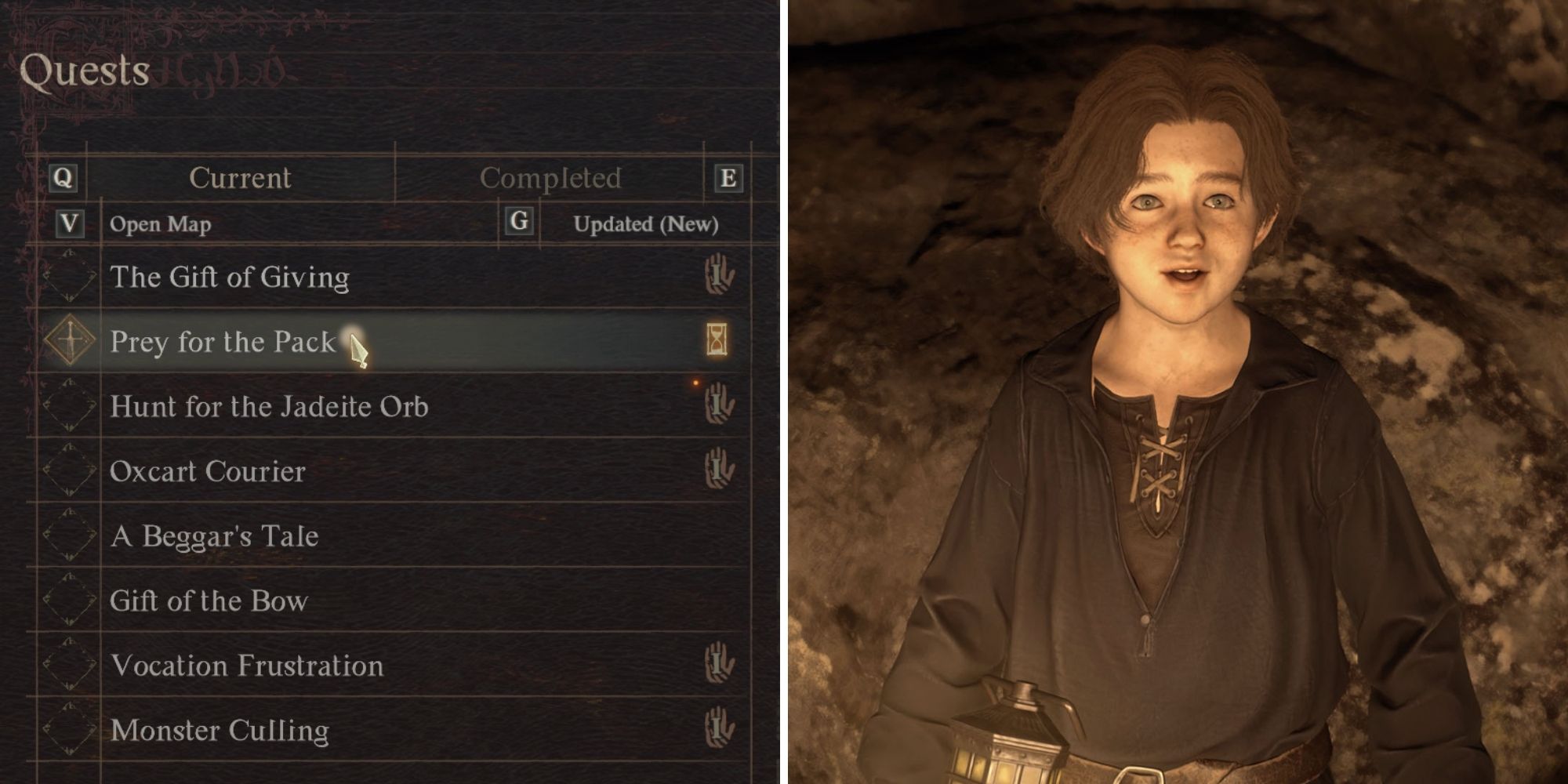Switch to the Completed quests tab
Viewport: 1568px width, 784px height.
tap(550, 178)
